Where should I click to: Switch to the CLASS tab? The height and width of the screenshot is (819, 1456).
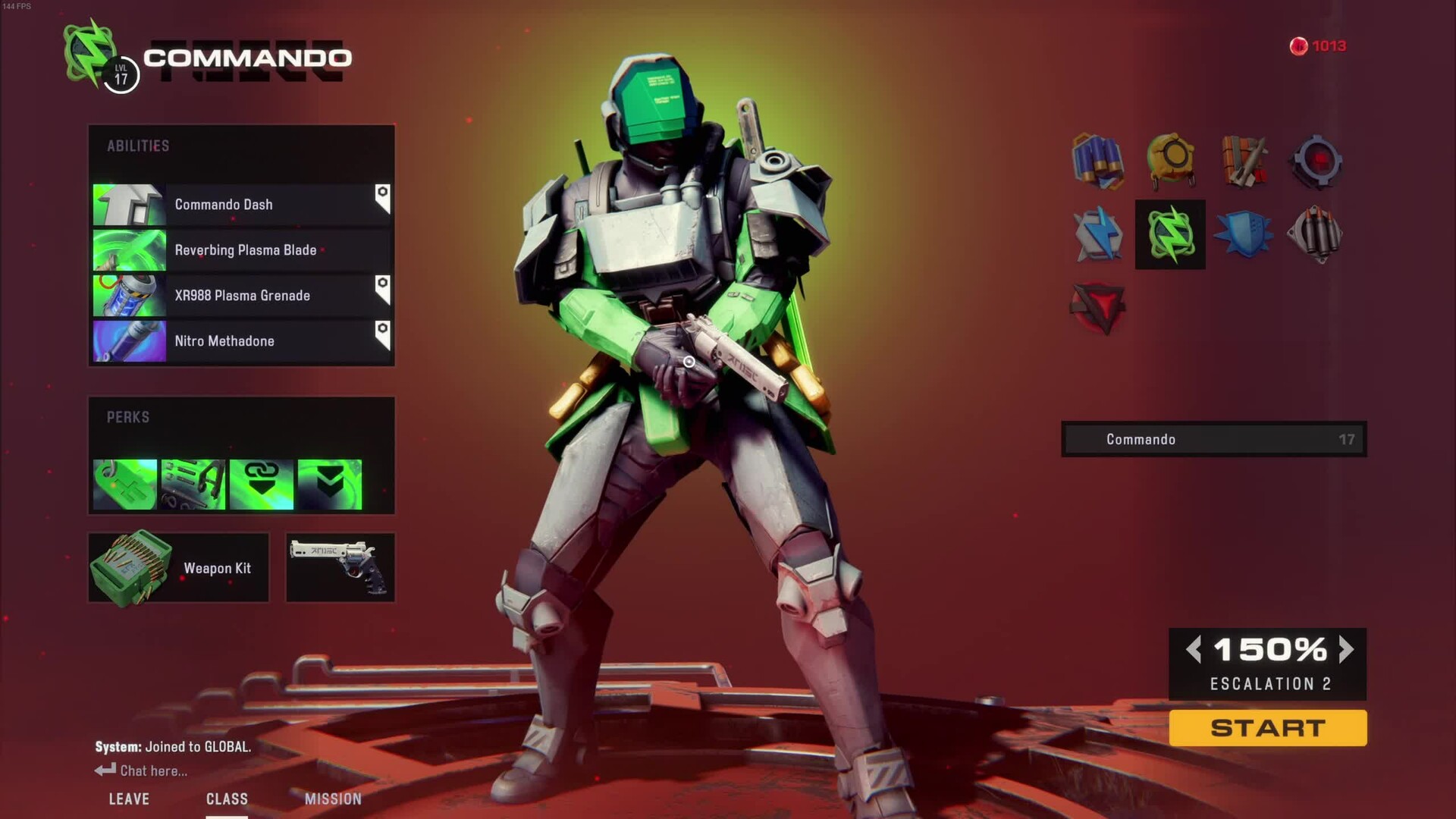227,799
